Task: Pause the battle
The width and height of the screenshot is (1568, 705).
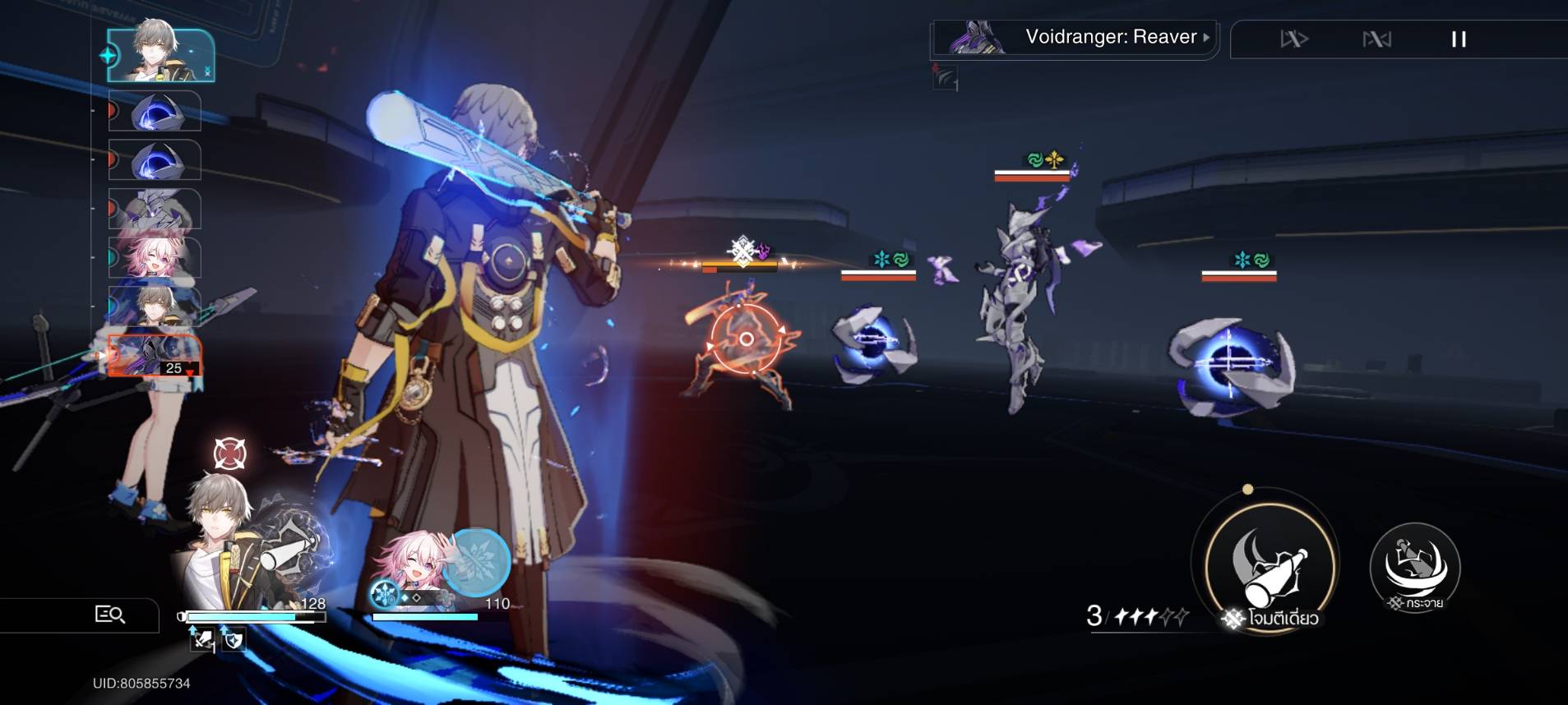Action: (1459, 39)
